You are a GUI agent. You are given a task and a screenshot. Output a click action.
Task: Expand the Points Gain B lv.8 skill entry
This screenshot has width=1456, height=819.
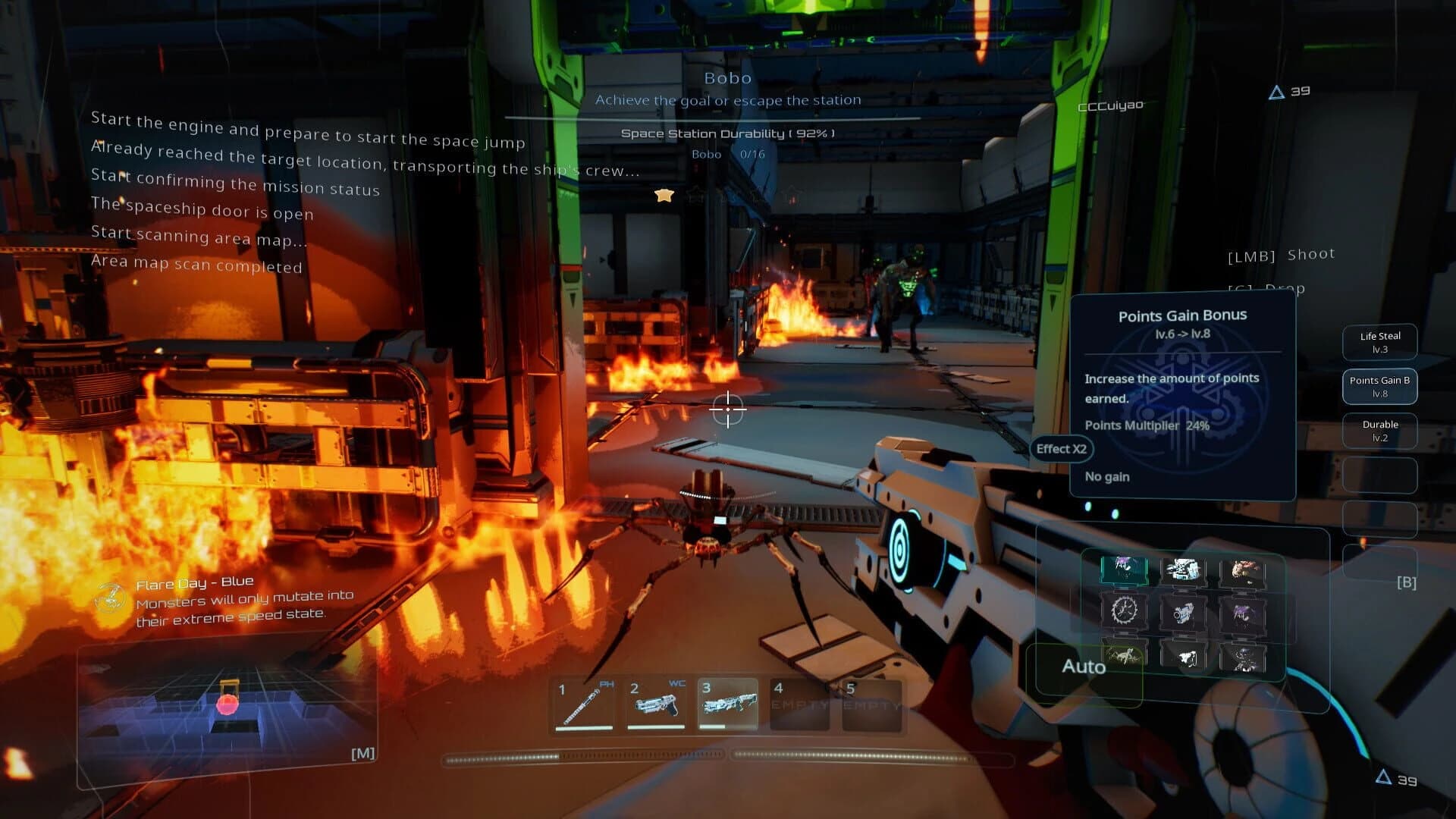(x=1379, y=387)
